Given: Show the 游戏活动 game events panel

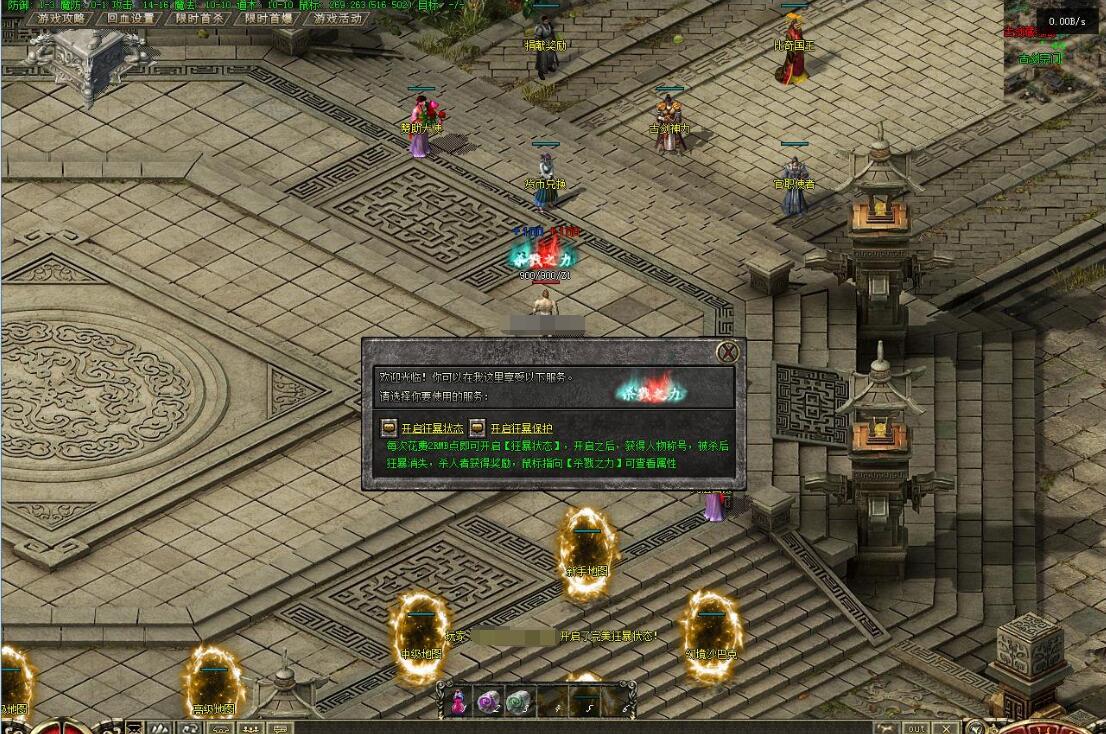Looking at the screenshot, I should click(x=338, y=18).
